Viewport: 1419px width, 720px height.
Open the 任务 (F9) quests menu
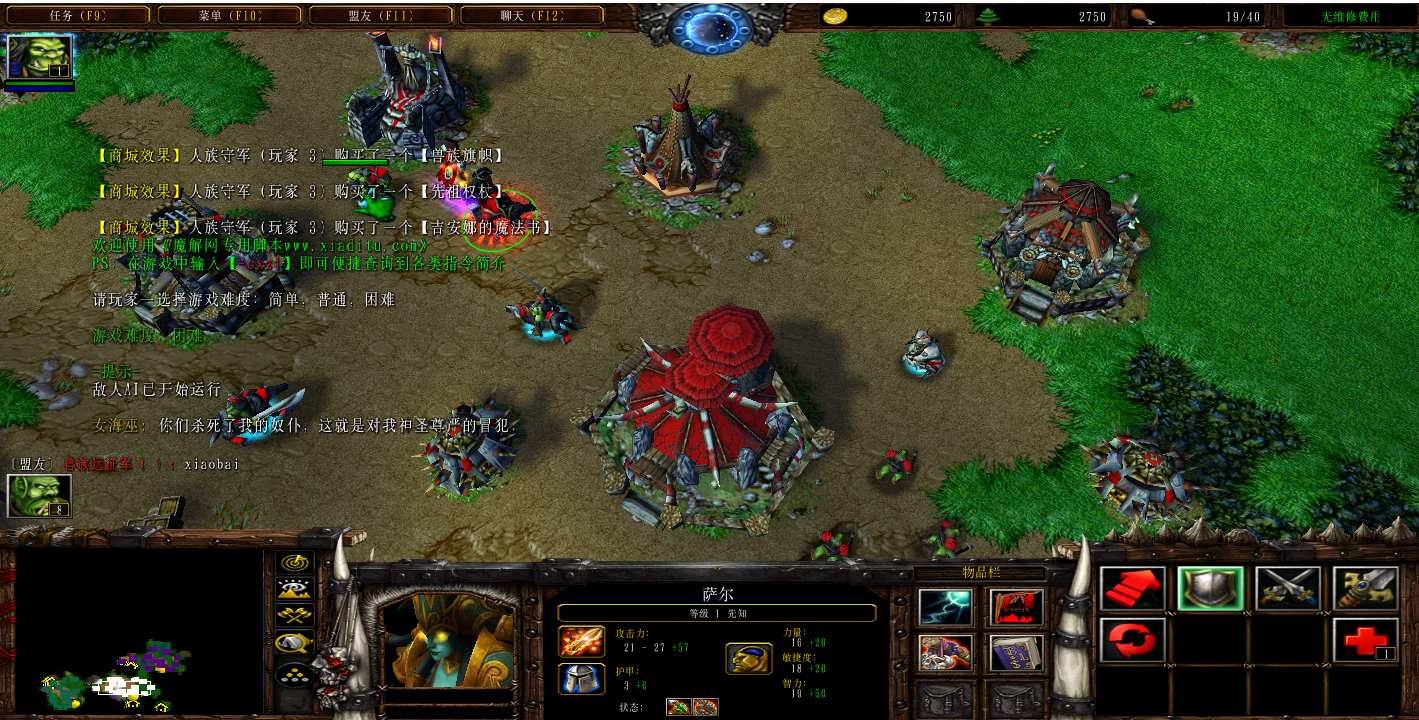77,16
